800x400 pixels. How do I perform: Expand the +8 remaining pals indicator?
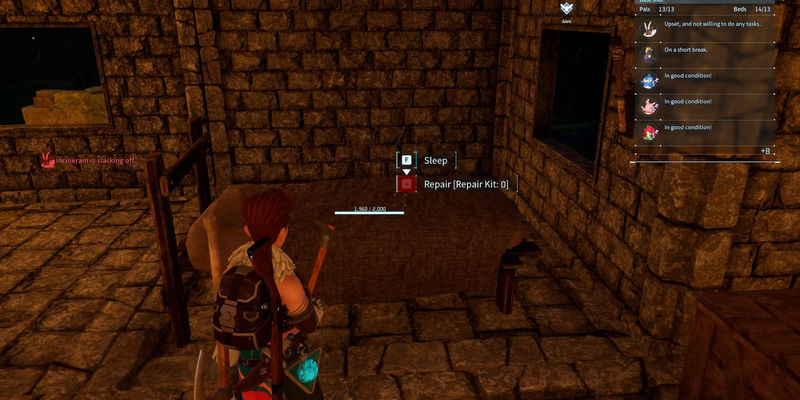(764, 151)
